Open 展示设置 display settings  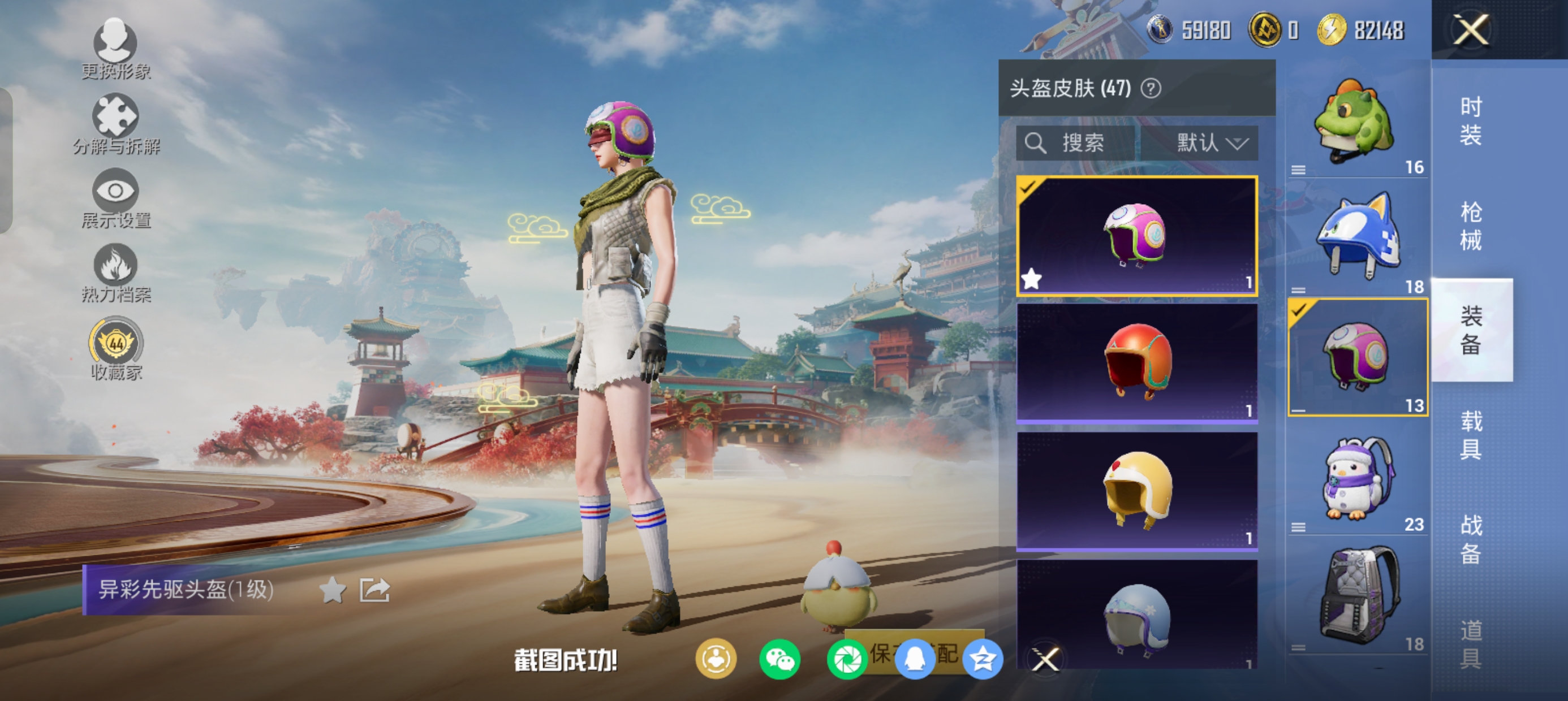(115, 197)
